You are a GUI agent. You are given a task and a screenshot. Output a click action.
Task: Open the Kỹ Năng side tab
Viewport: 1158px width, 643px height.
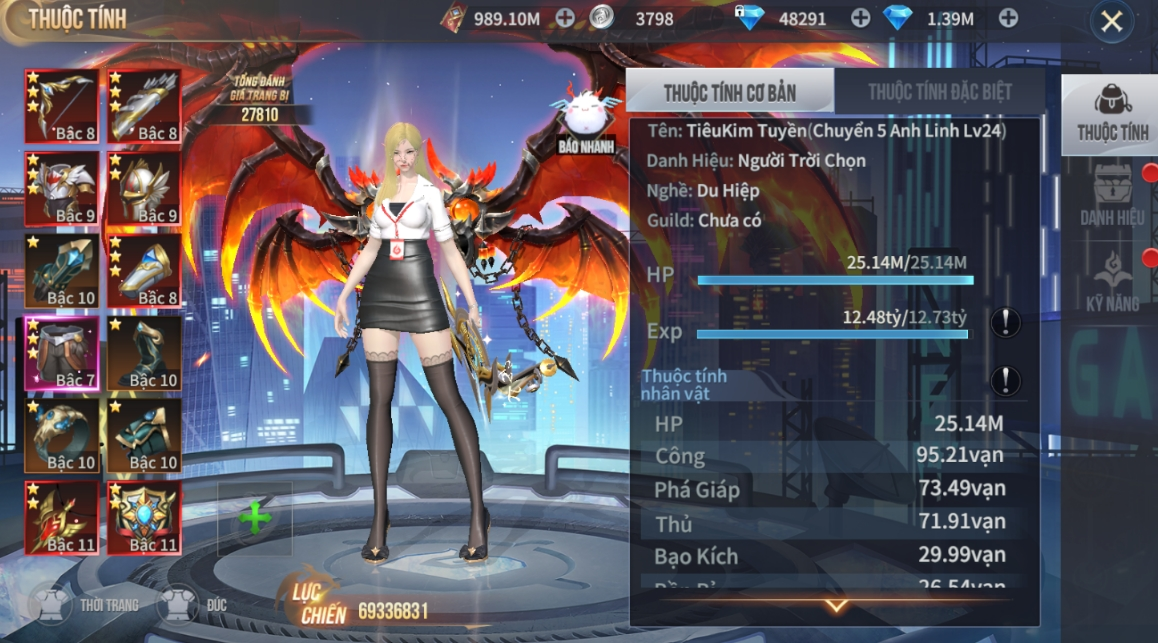coord(1112,282)
